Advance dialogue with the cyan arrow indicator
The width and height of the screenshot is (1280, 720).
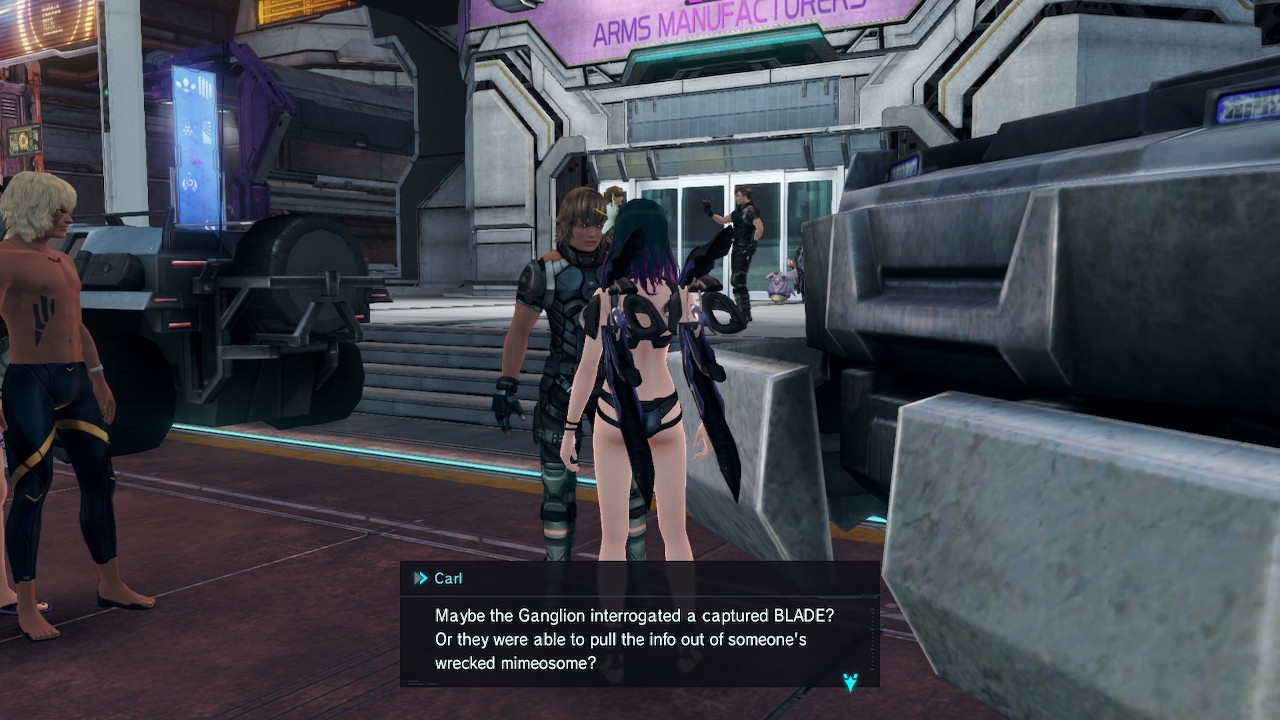point(850,682)
